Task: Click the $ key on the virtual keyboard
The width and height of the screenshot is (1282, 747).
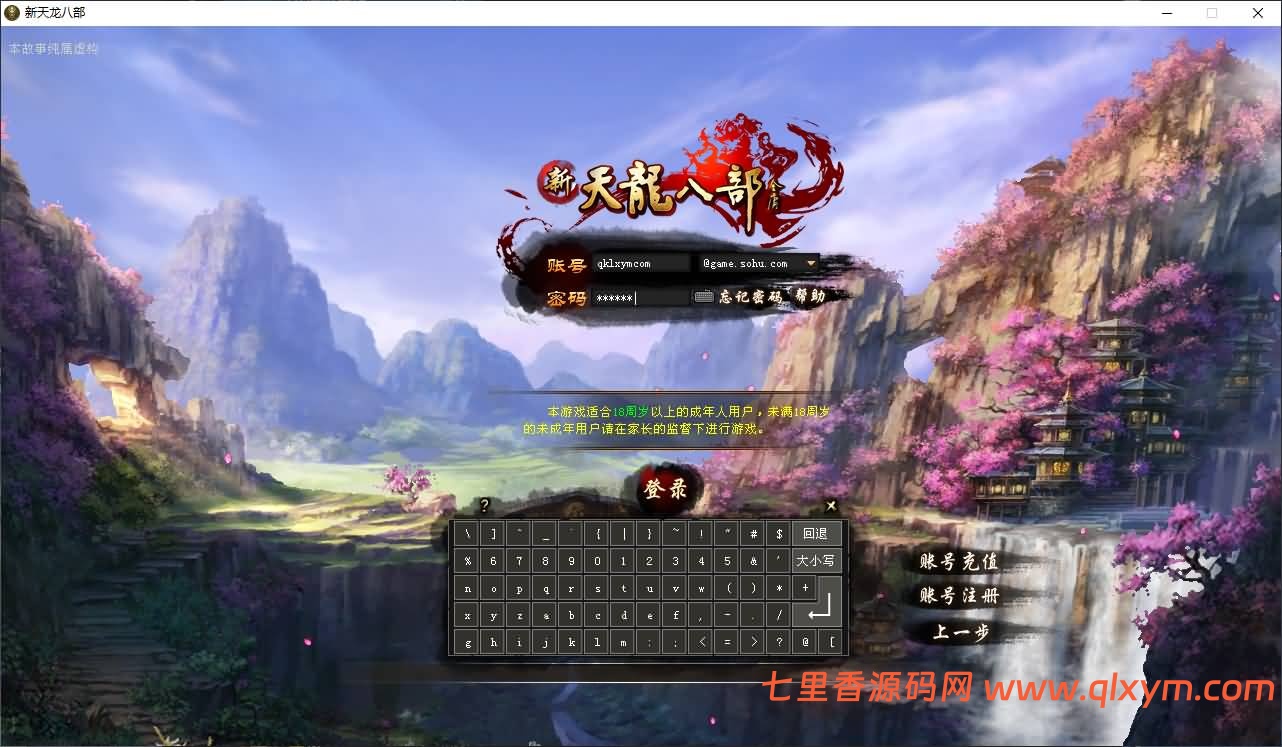Action: 779,533
